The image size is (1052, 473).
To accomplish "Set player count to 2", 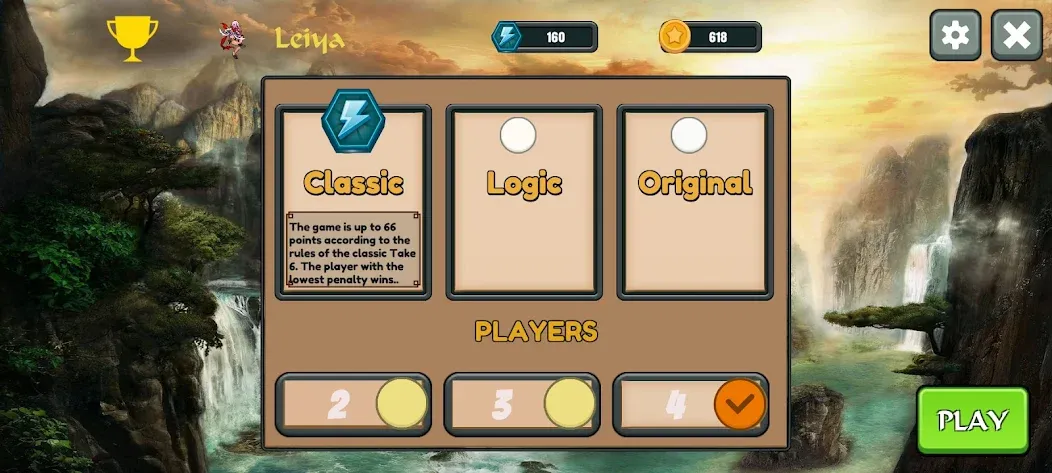I will click(353, 404).
